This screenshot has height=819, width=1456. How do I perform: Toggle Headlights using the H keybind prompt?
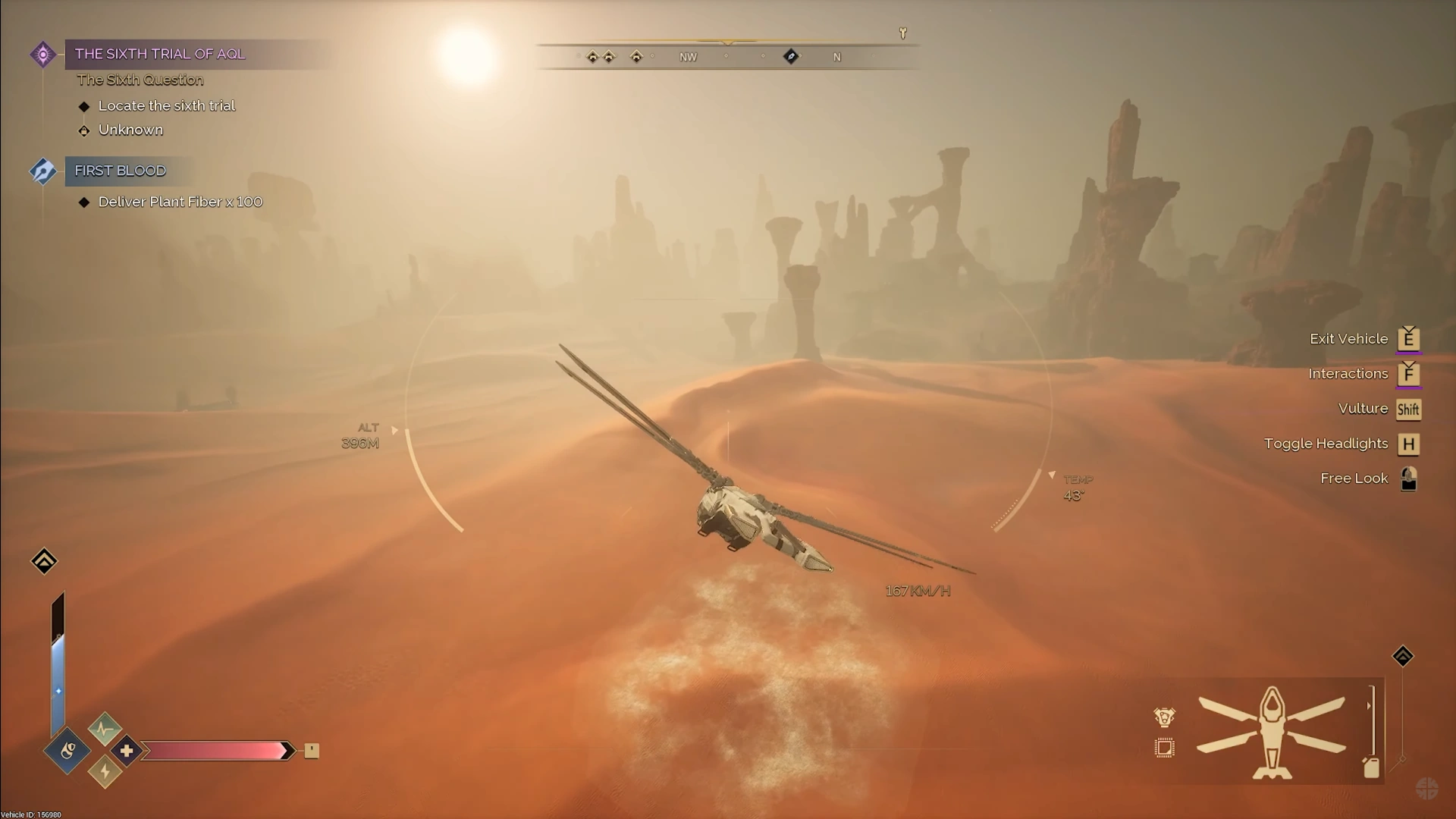[1409, 444]
